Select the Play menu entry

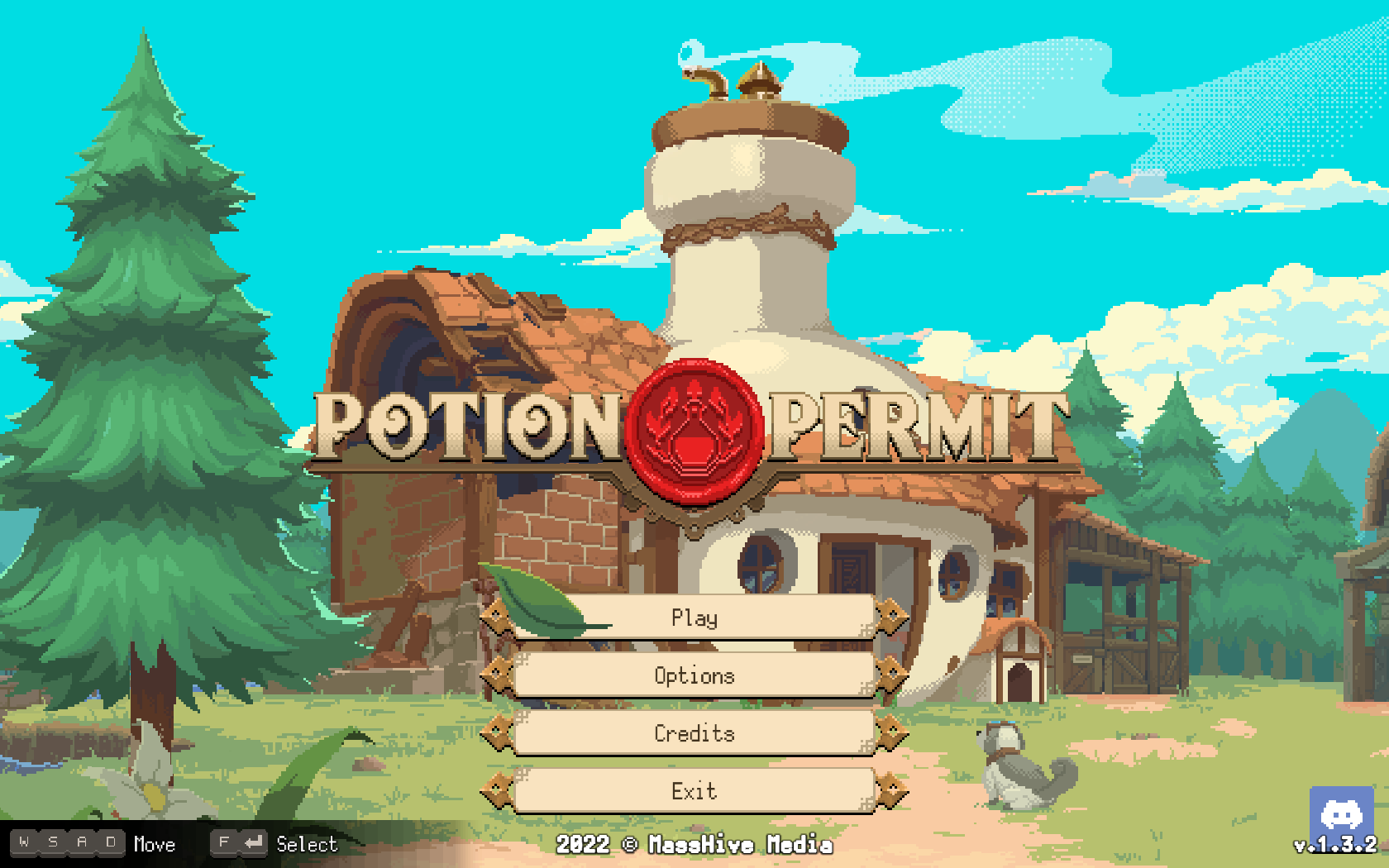tap(694, 618)
